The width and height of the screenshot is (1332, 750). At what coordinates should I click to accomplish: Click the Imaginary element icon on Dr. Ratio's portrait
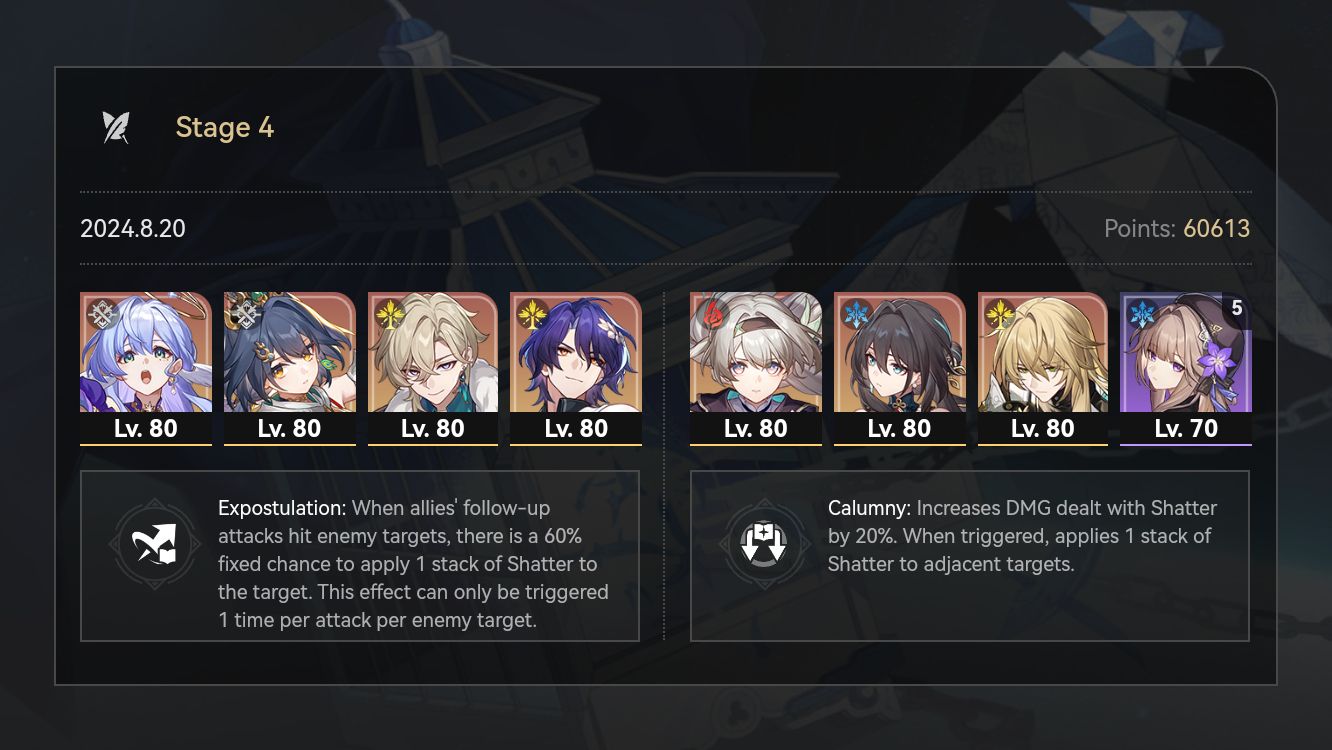point(530,312)
